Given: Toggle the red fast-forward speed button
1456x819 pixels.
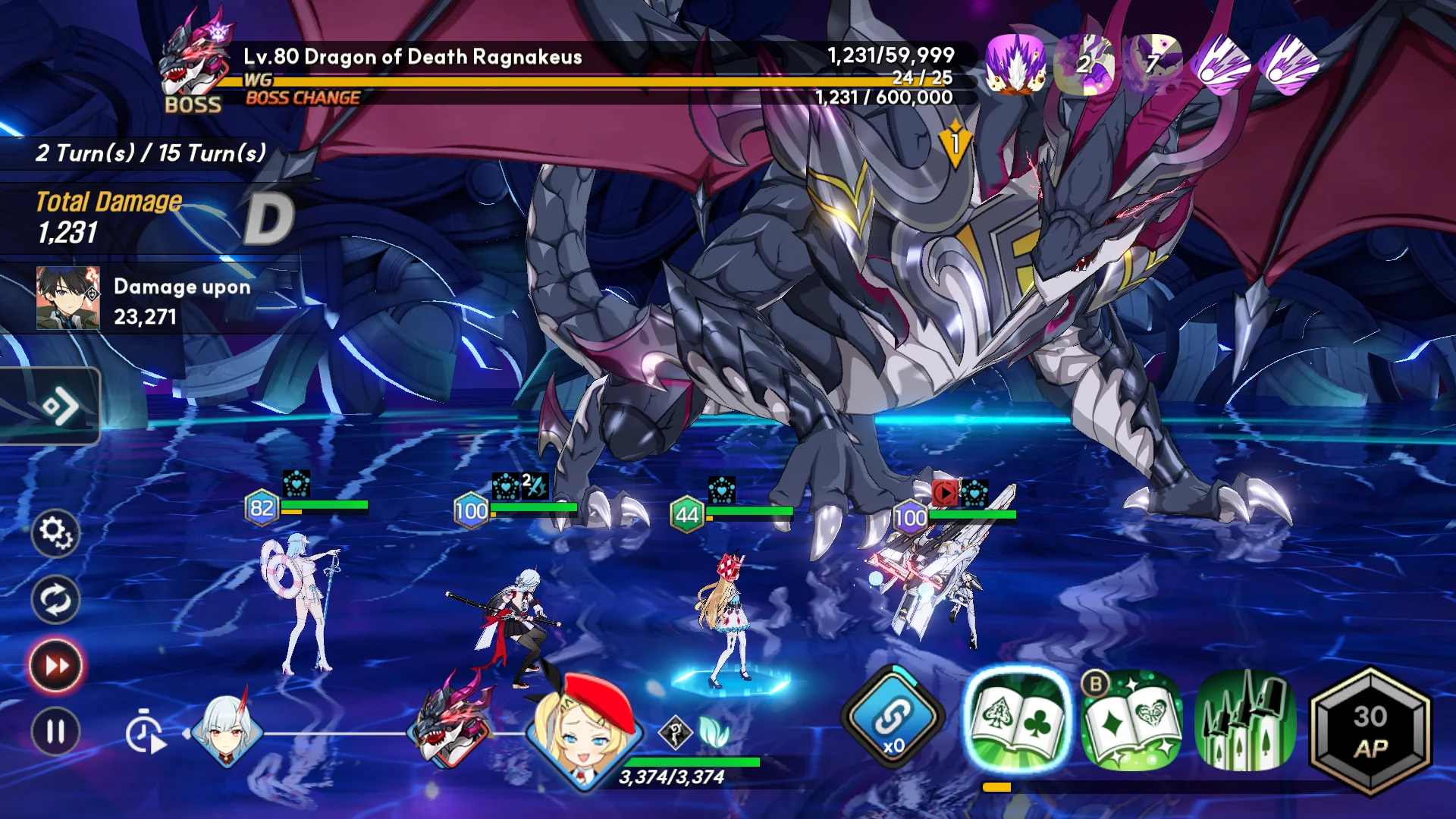Looking at the screenshot, I should pyautogui.click(x=55, y=666).
